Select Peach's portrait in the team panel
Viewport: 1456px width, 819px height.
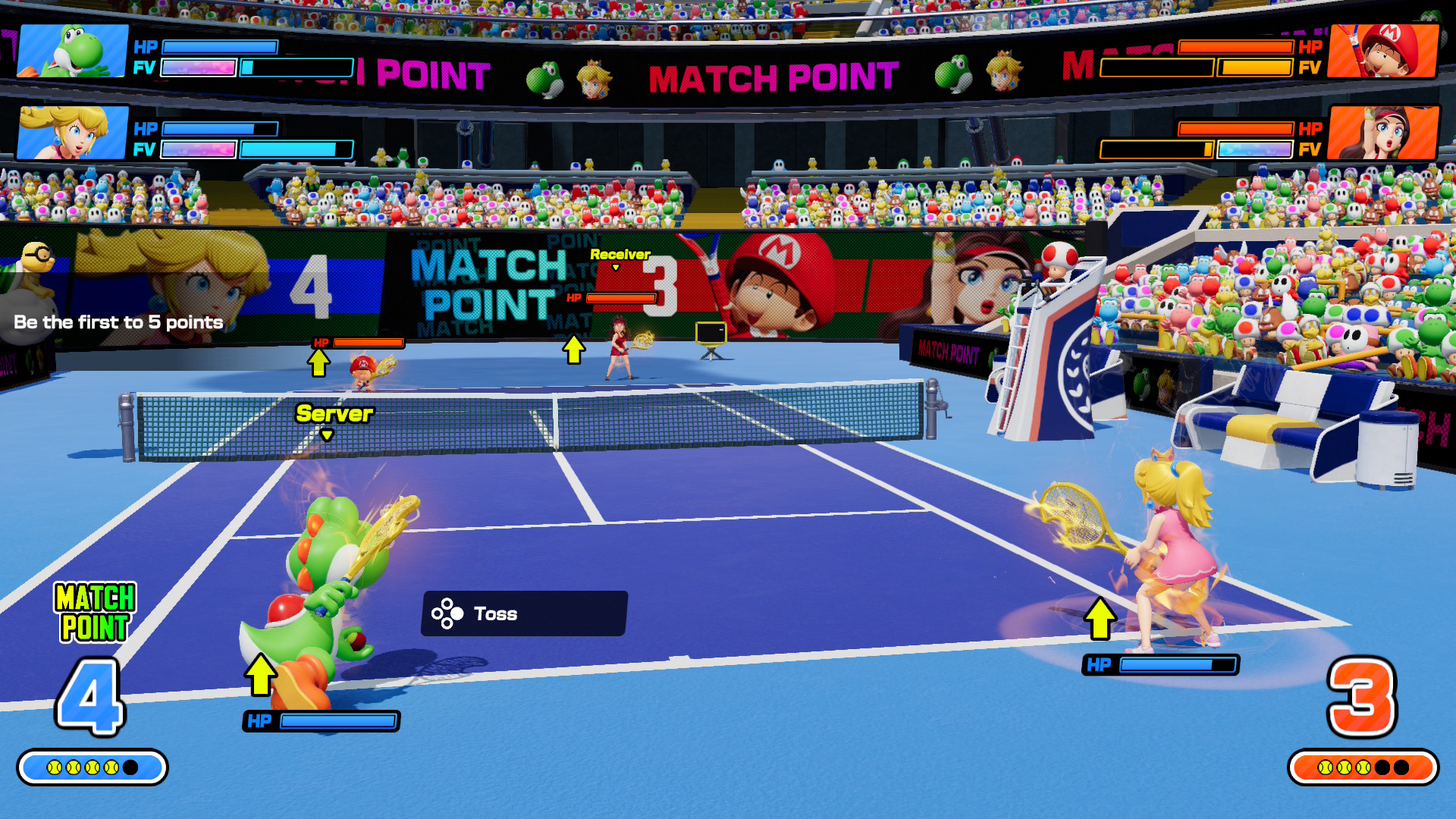[73, 133]
